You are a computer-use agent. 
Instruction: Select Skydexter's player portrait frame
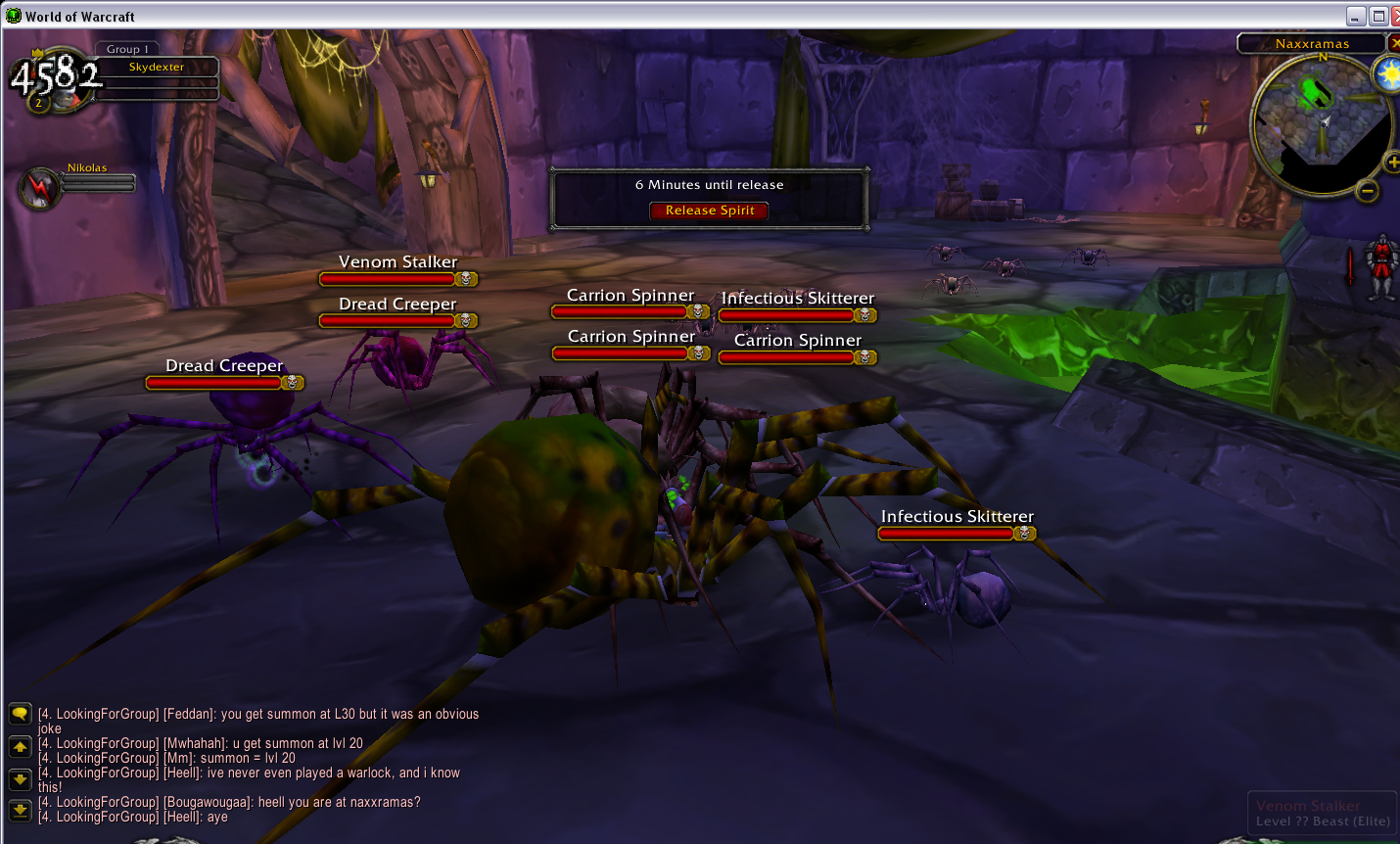[x=56, y=78]
